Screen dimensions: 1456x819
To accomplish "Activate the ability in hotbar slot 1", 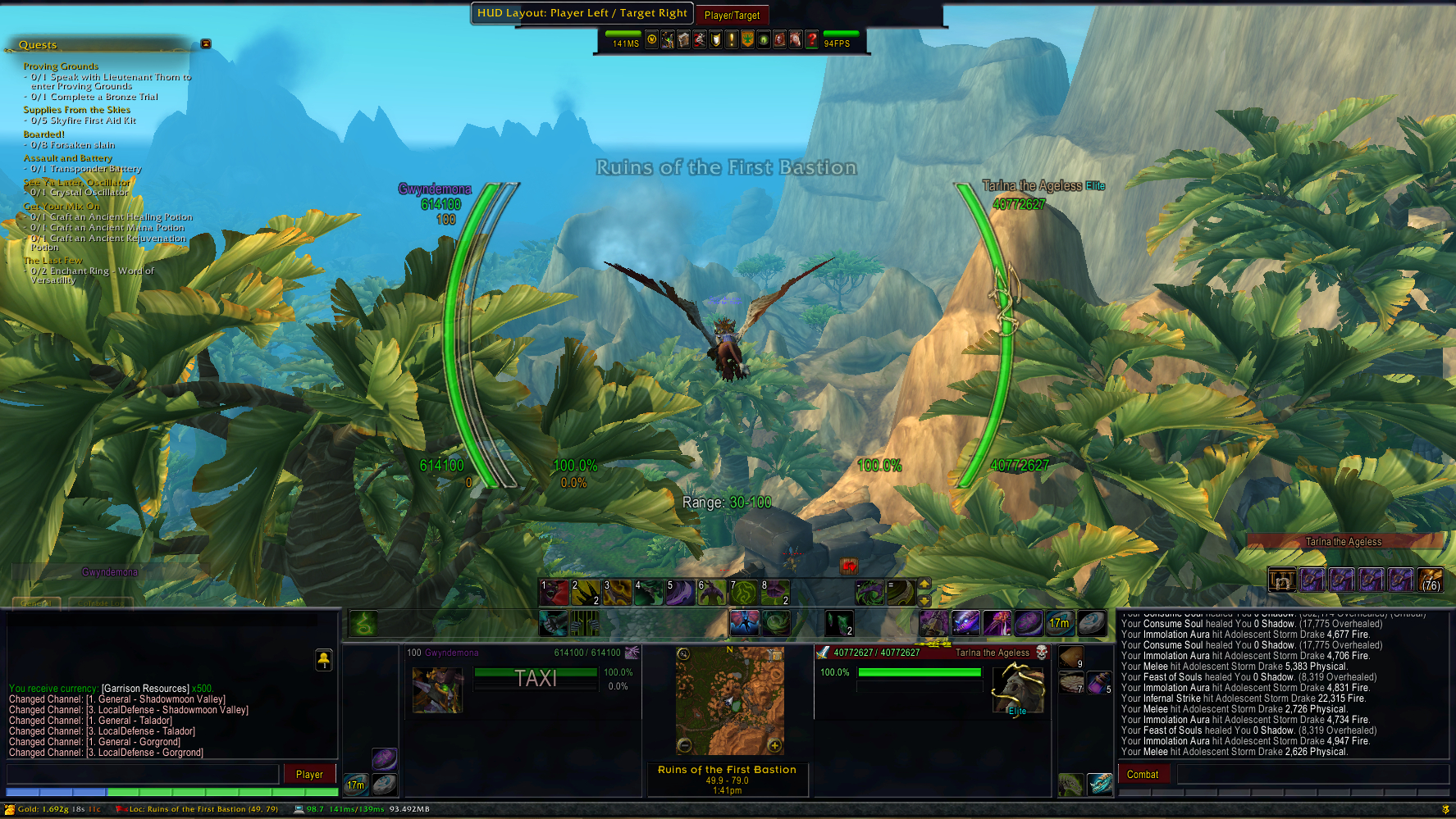I will click(x=554, y=592).
